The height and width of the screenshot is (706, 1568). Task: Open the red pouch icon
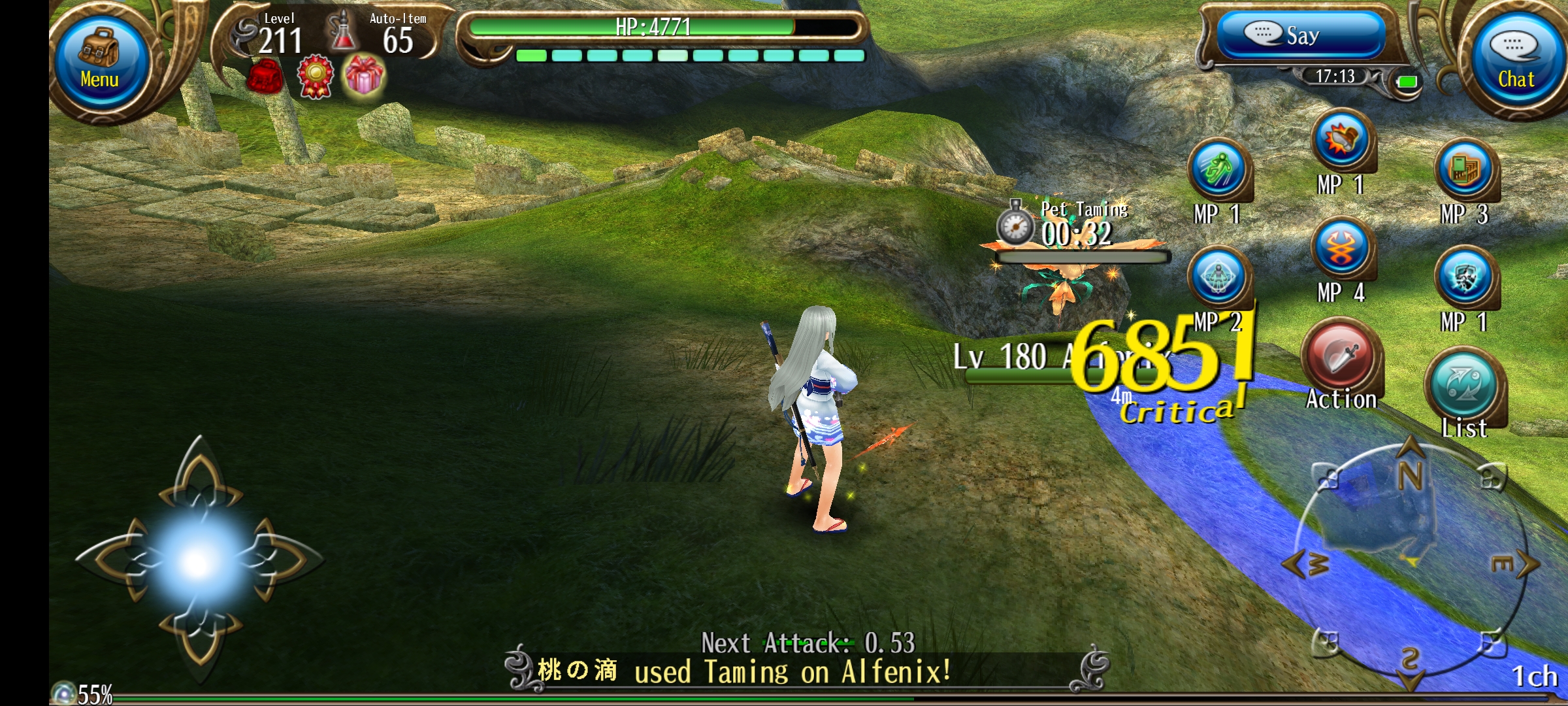(x=265, y=76)
